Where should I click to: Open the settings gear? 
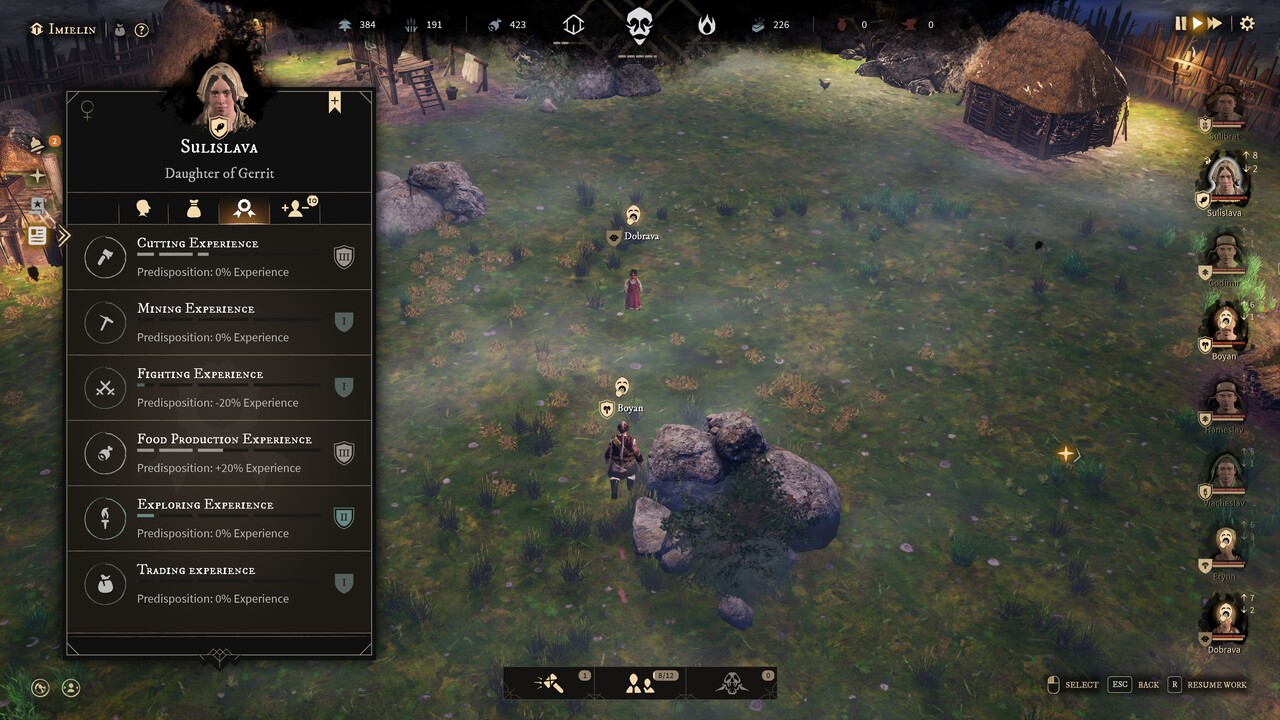point(1247,23)
